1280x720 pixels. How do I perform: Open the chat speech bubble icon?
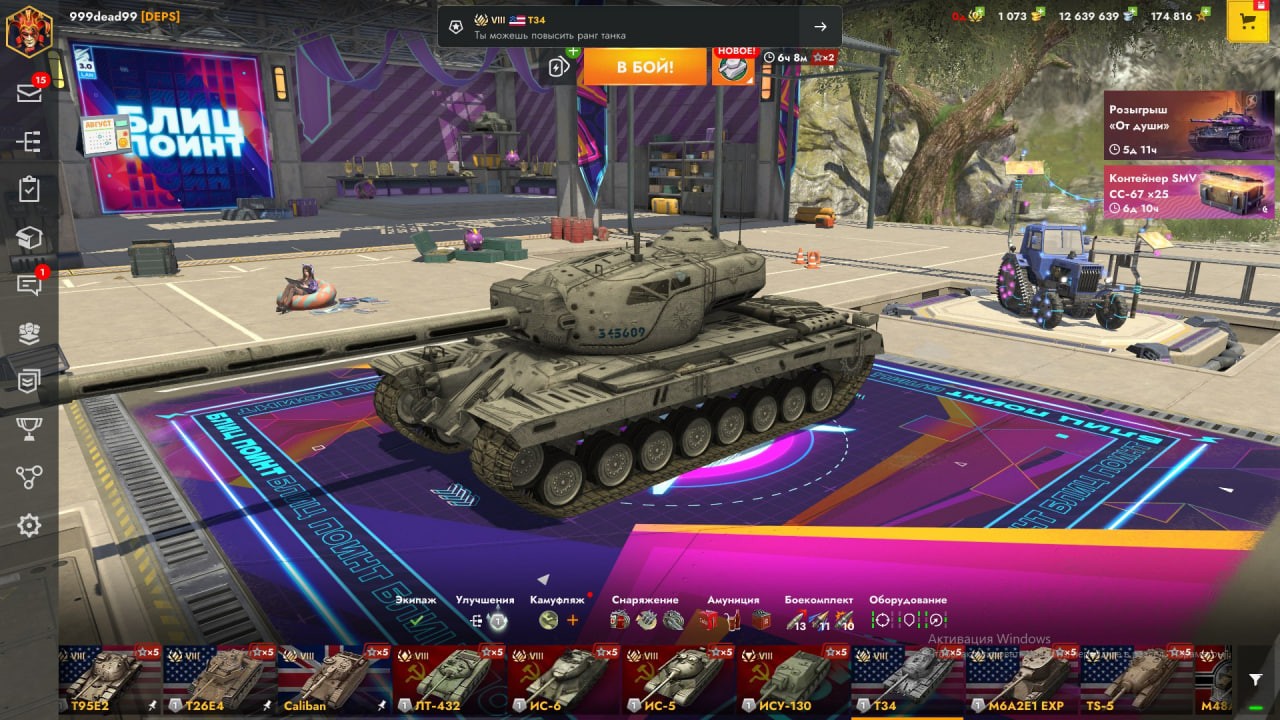click(29, 285)
